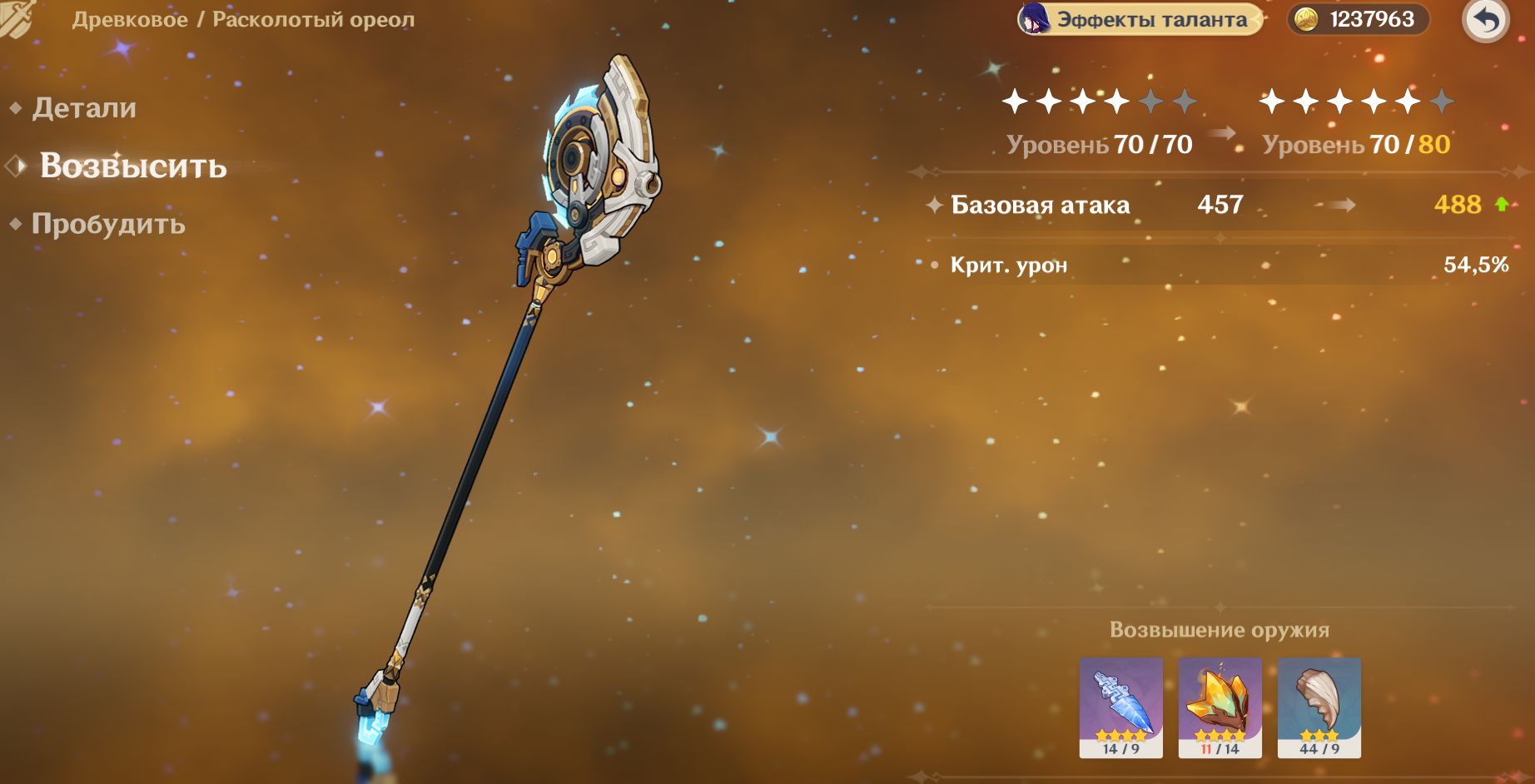Inspect the pale feather material
Viewport: 1535px width, 784px height.
1319,707
